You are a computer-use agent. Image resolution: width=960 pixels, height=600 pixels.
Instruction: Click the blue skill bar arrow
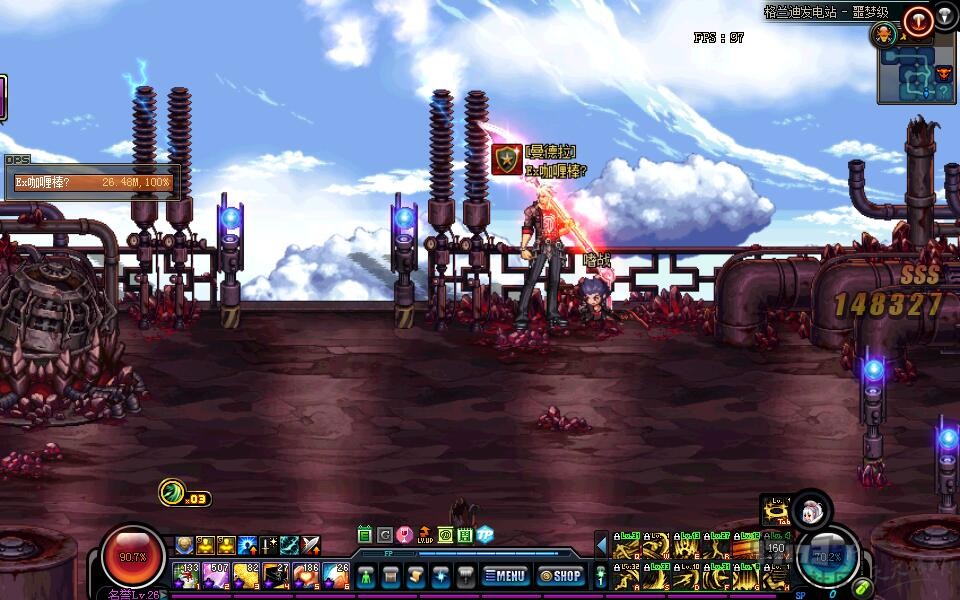[601, 545]
